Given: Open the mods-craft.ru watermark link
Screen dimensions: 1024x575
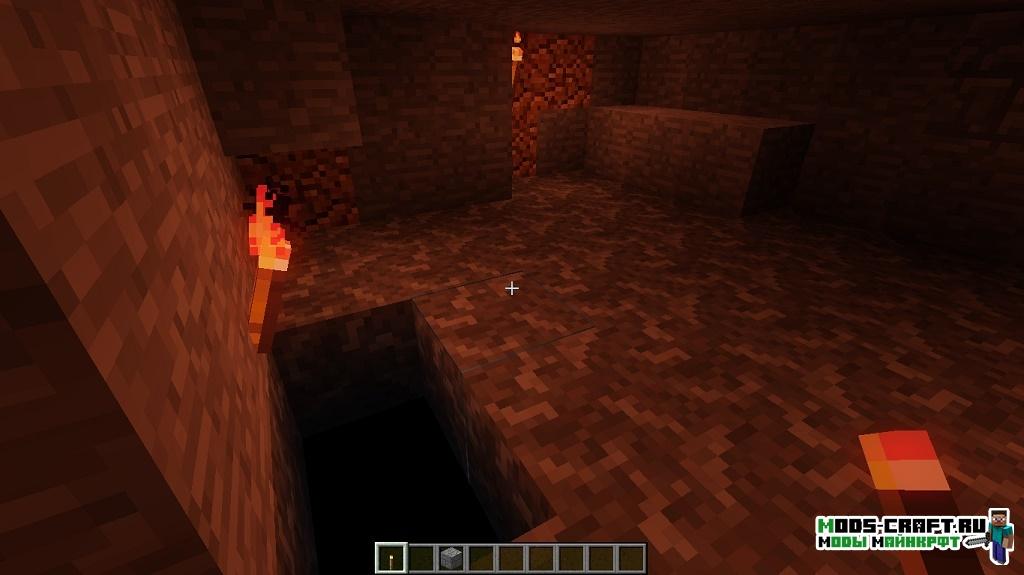Looking at the screenshot, I should 900,533.
